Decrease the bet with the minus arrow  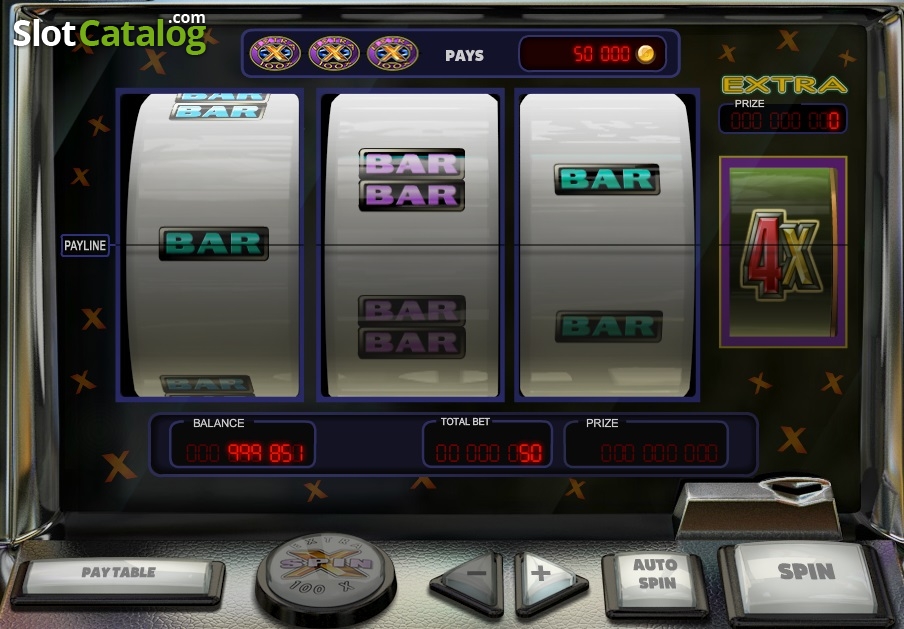click(472, 577)
